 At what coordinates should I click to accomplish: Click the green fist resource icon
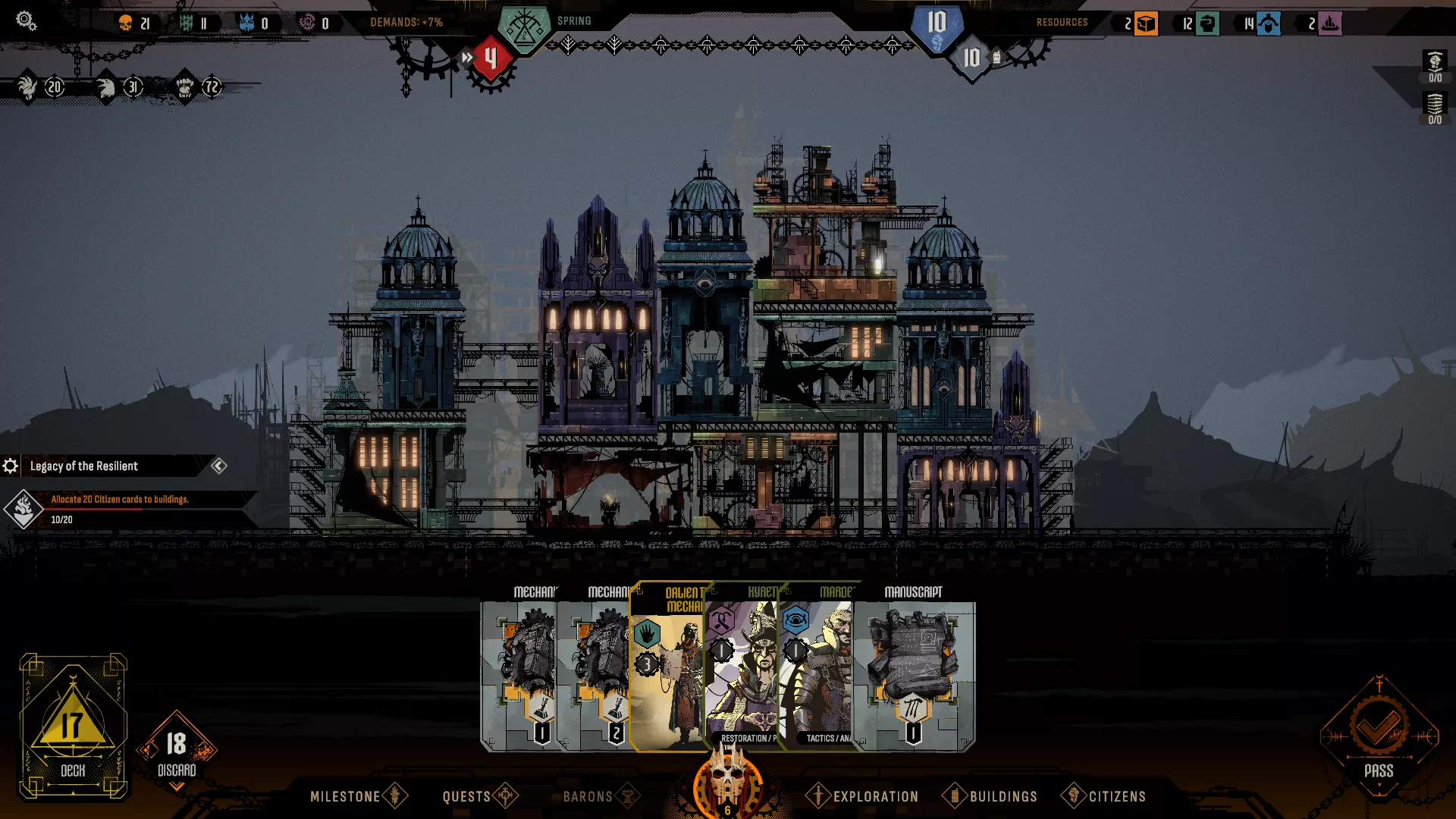pyautogui.click(x=1207, y=23)
